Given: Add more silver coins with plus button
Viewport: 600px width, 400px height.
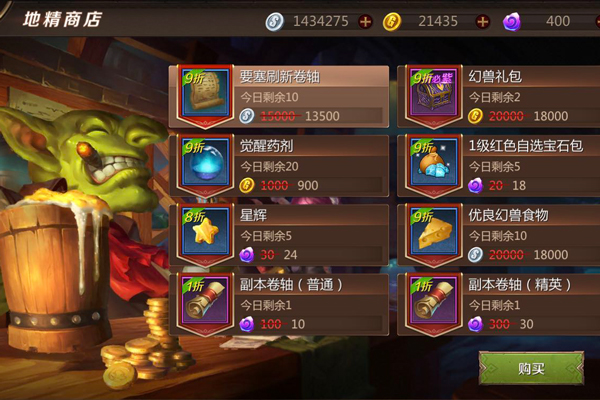Looking at the screenshot, I should pos(365,21).
